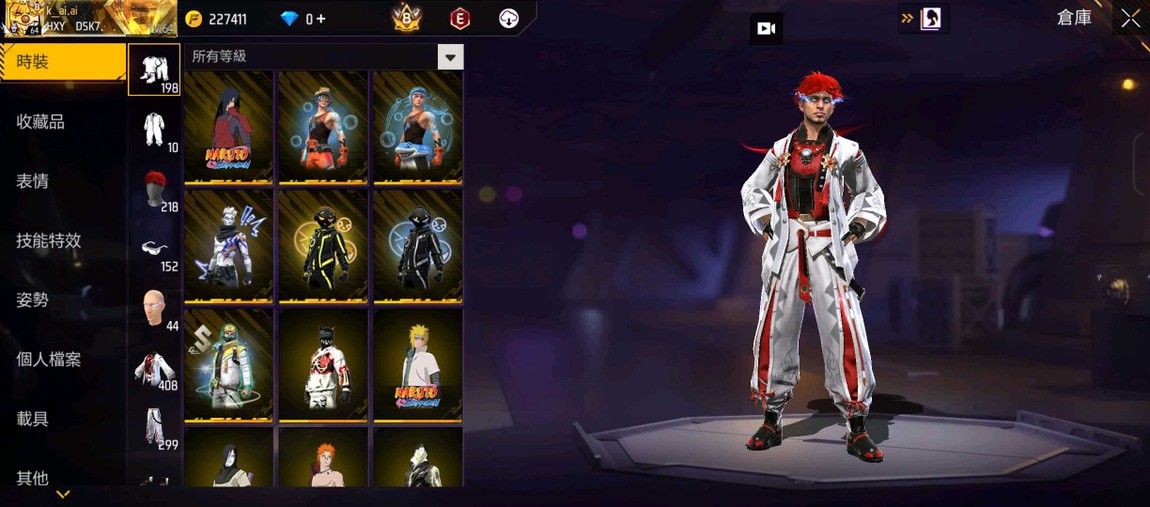Pick the jacket tops category showing 408

154,369
